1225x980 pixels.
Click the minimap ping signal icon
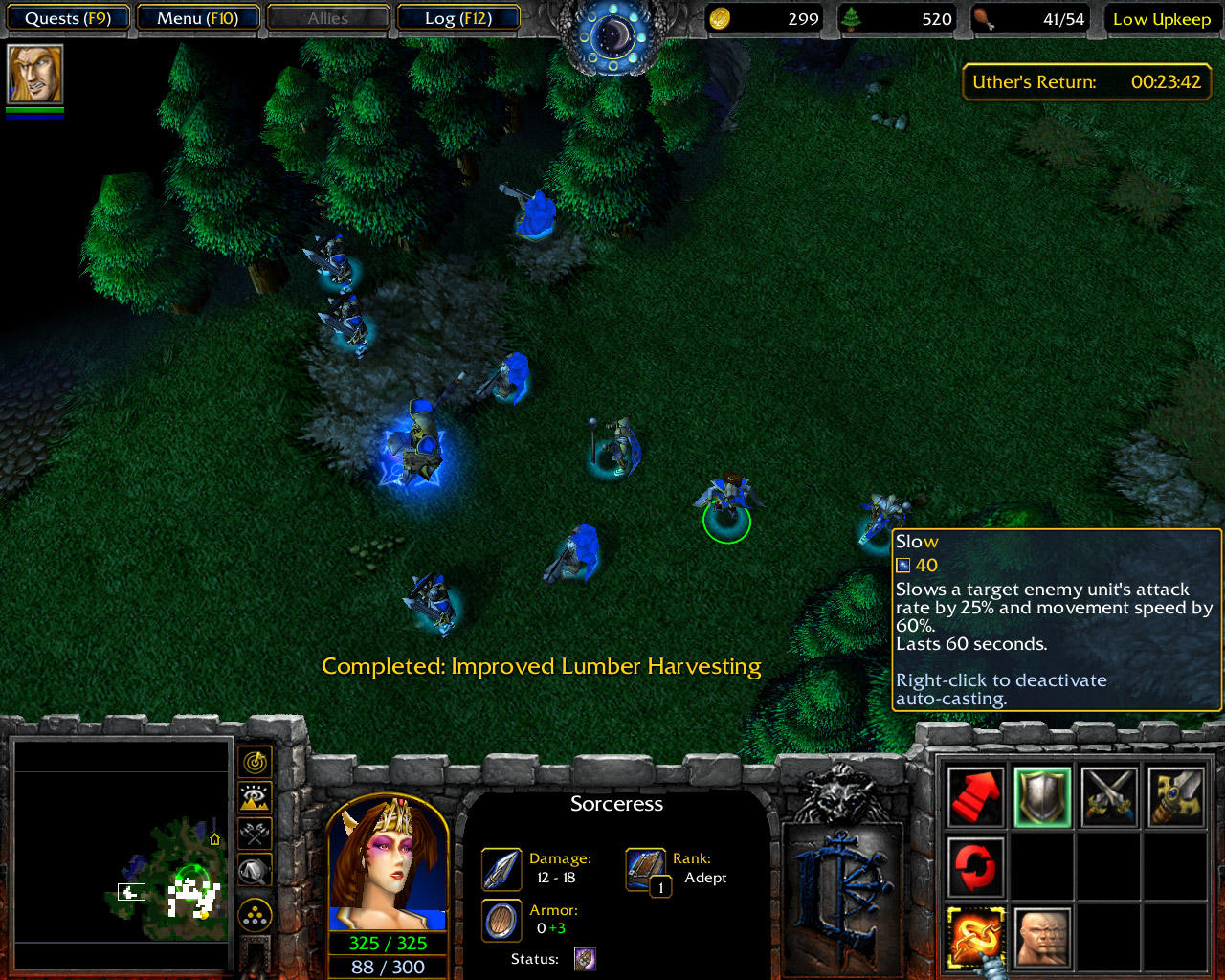point(253,762)
